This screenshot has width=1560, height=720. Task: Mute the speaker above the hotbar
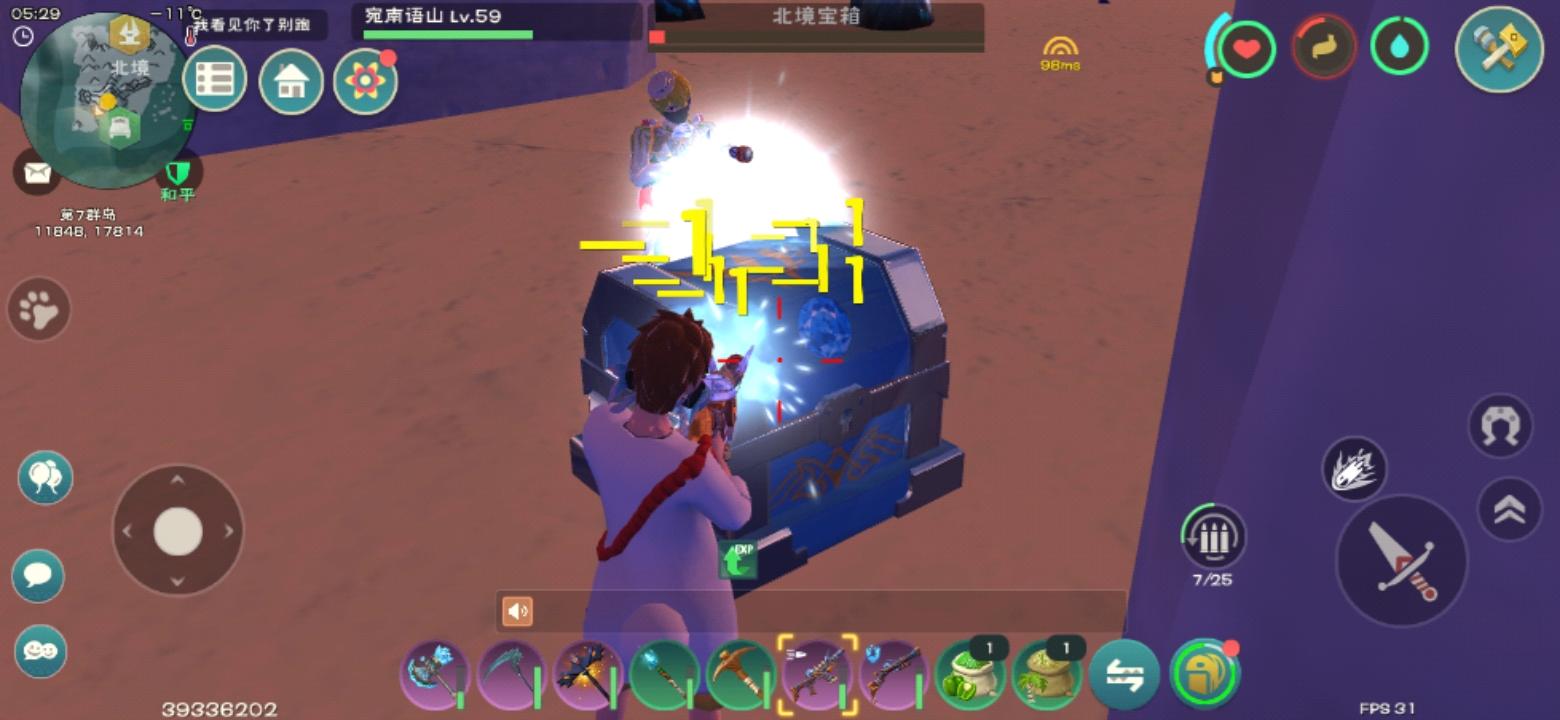516,609
